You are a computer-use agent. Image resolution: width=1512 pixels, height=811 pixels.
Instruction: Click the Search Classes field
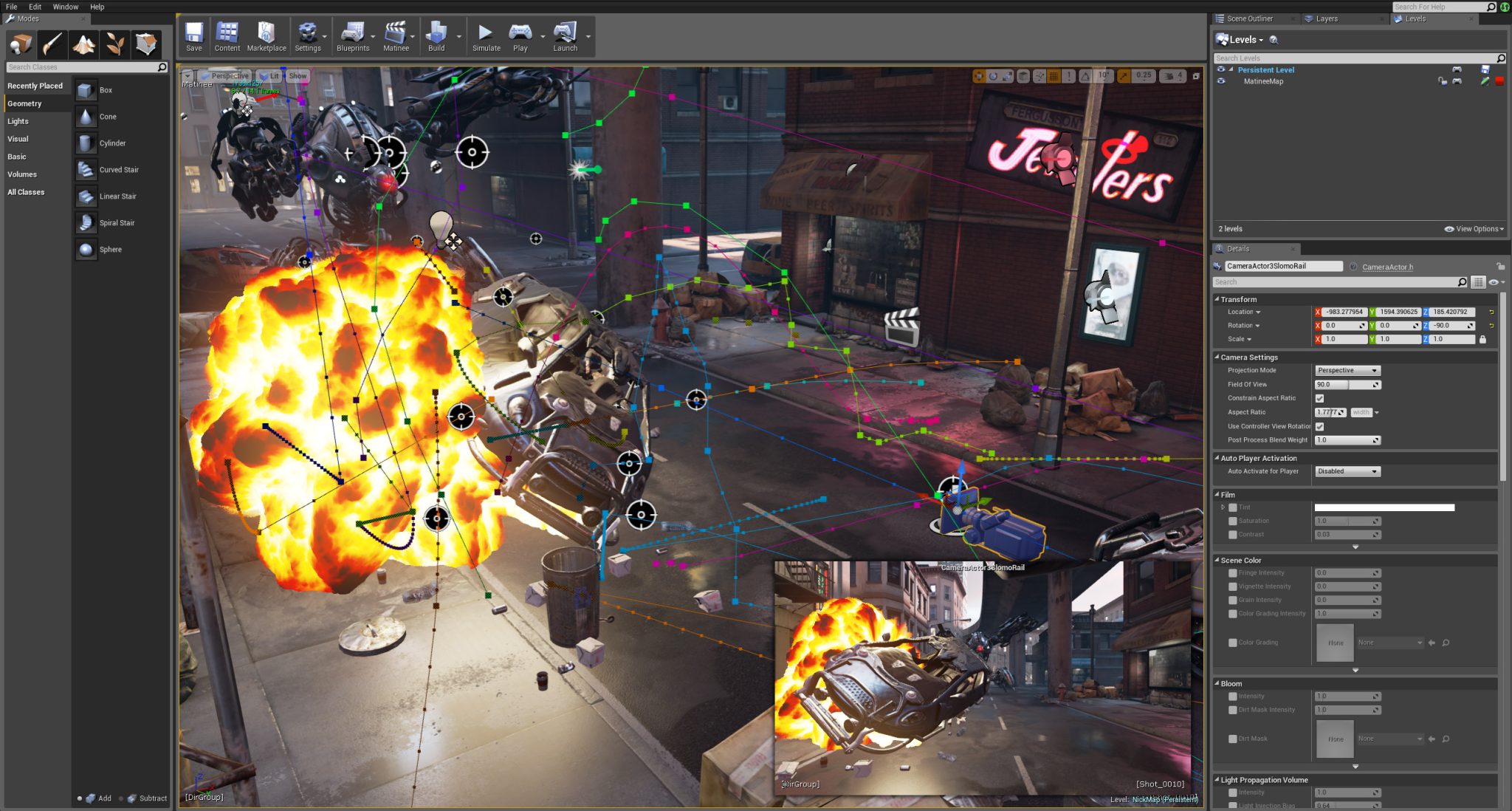(x=81, y=67)
